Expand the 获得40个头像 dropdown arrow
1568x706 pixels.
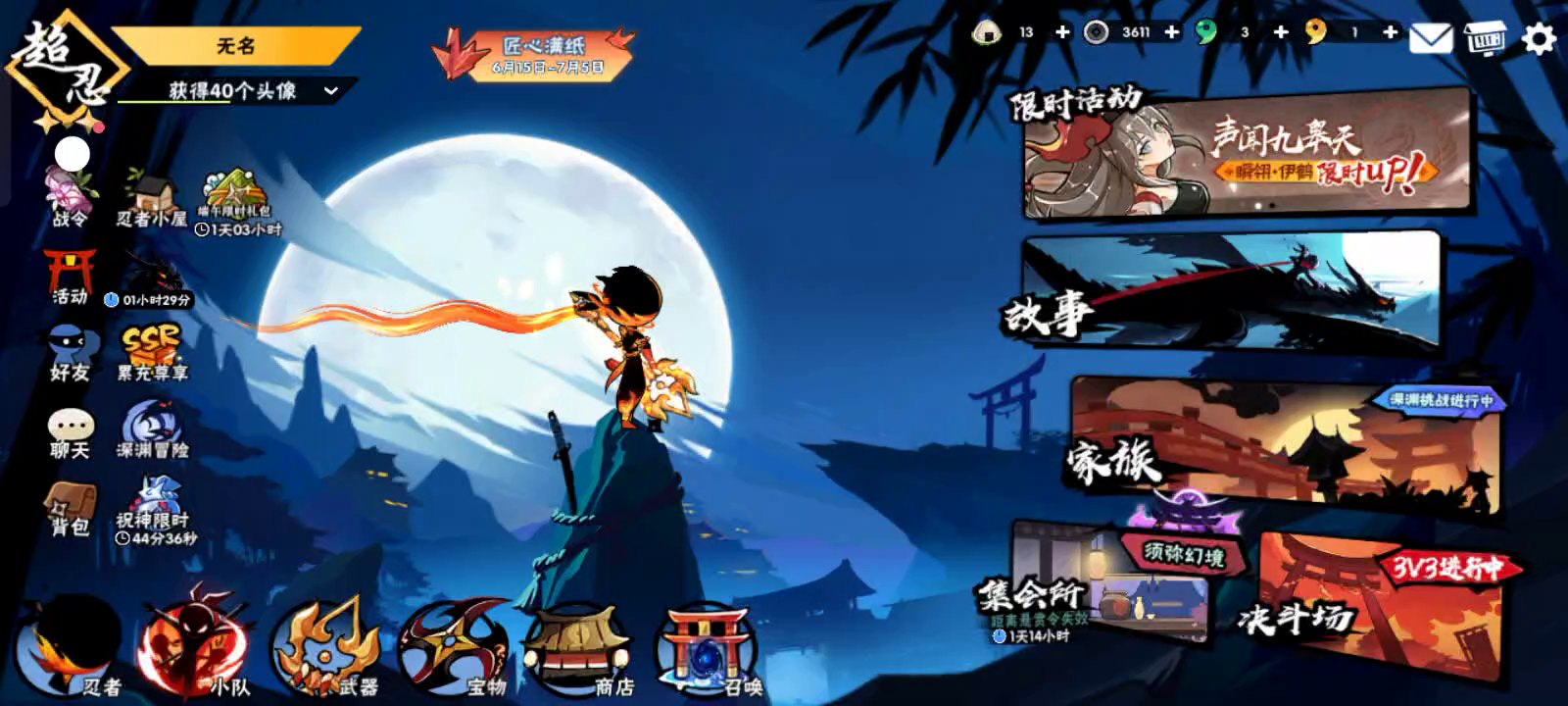pos(331,91)
